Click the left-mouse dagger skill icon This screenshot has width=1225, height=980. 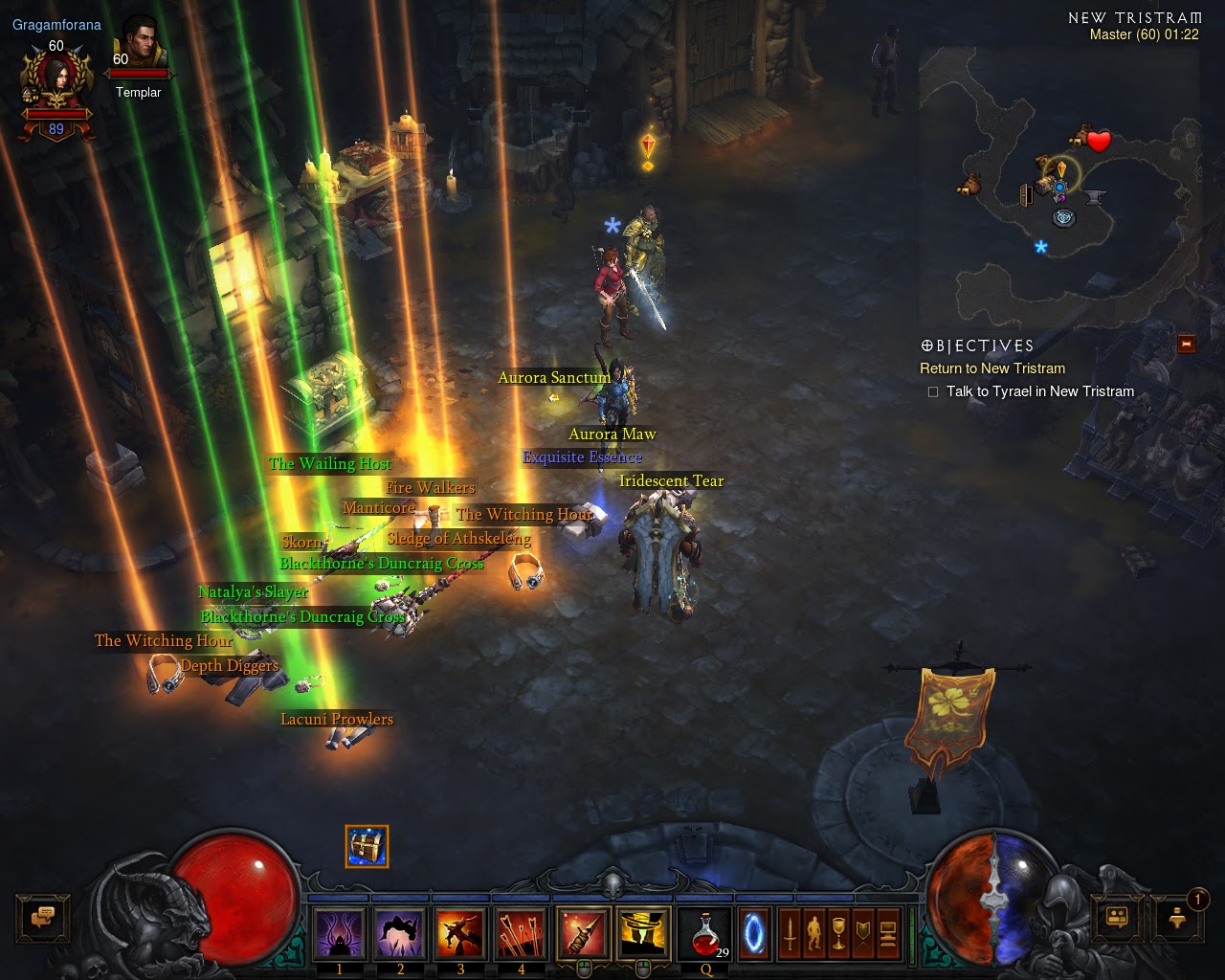[582, 933]
